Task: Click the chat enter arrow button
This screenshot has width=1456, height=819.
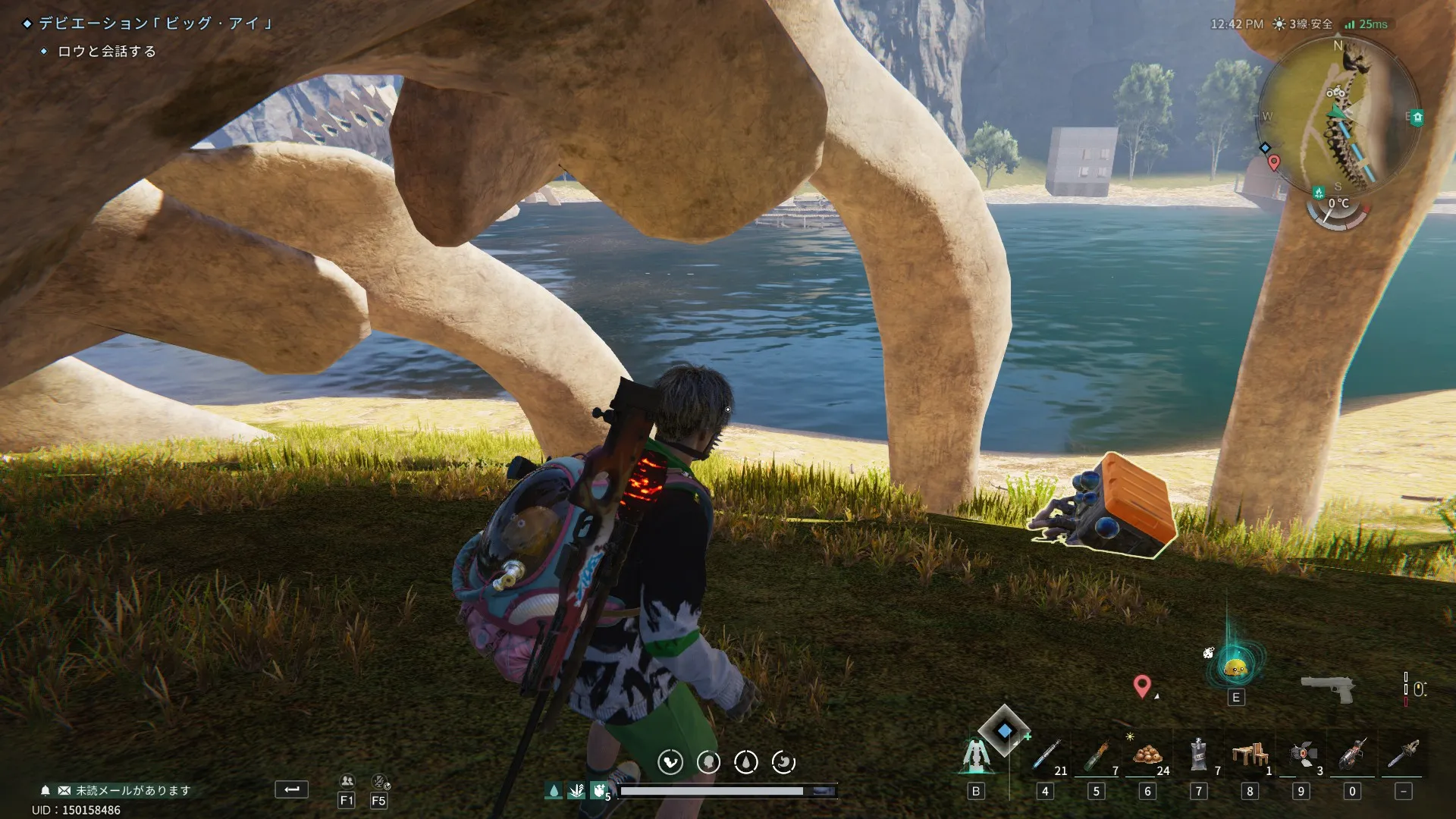Action: click(x=291, y=789)
